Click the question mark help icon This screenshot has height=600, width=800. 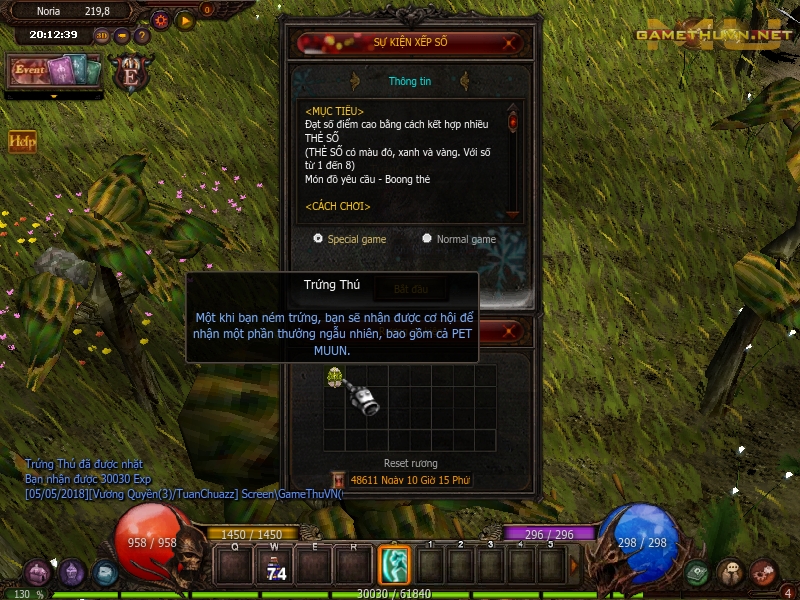pos(142,35)
